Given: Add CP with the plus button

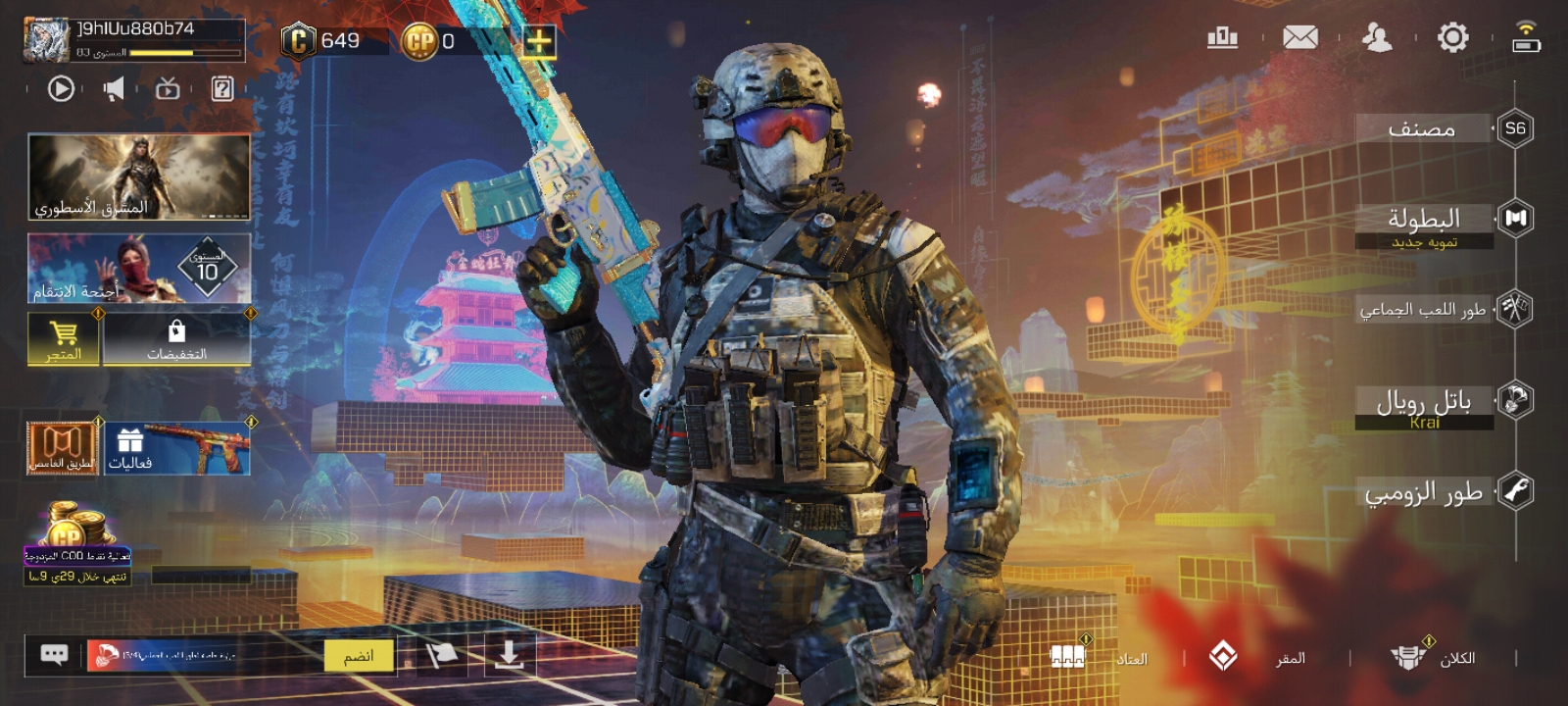Looking at the screenshot, I should [538, 41].
